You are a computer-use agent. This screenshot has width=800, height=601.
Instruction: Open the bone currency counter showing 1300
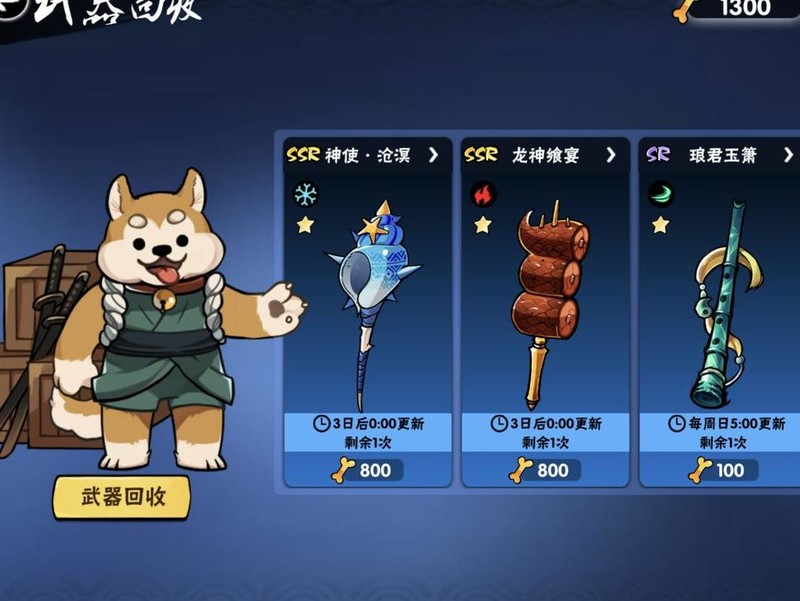[x=740, y=9]
